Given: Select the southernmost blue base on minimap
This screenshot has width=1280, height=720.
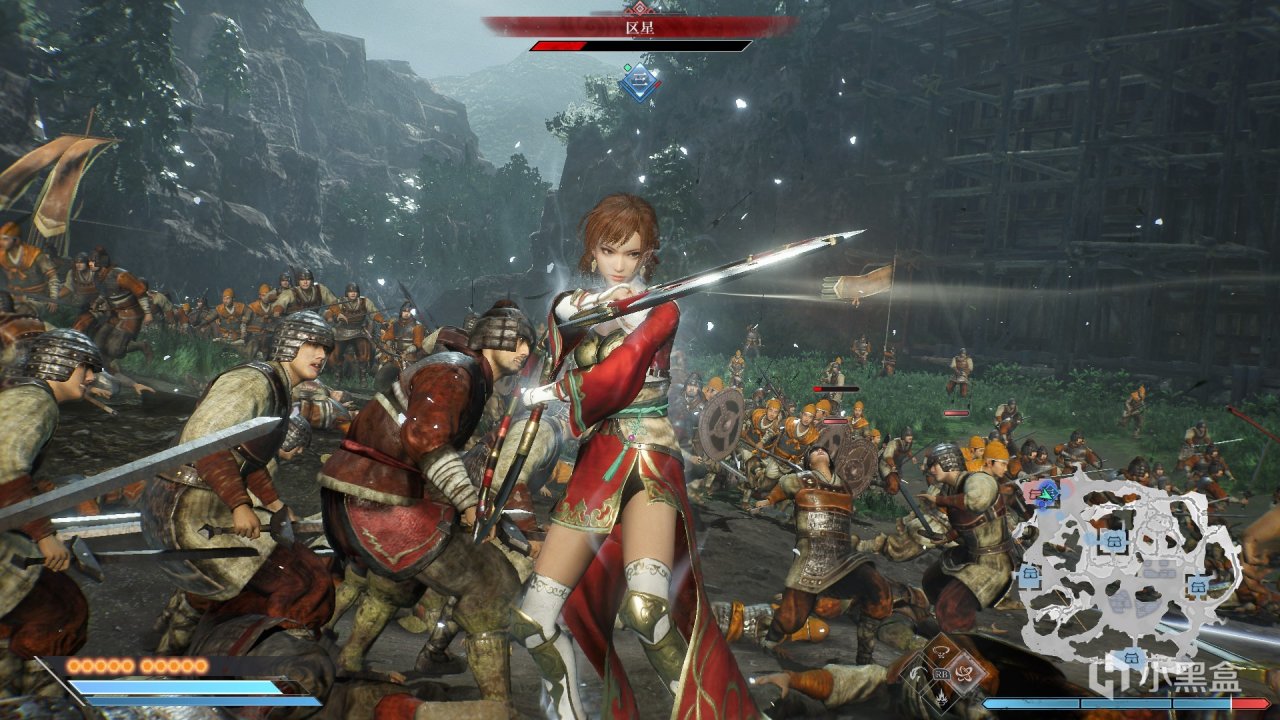Looking at the screenshot, I should [1130, 657].
